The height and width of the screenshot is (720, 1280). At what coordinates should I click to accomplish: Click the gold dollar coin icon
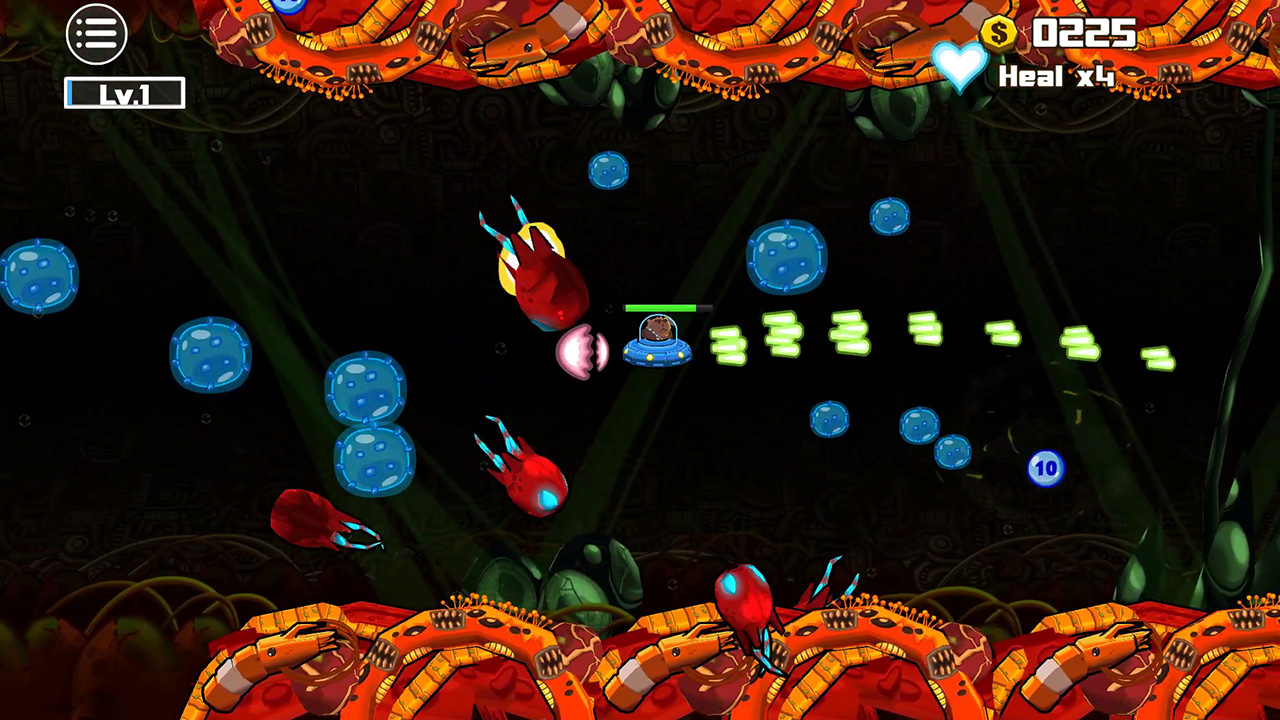997,32
